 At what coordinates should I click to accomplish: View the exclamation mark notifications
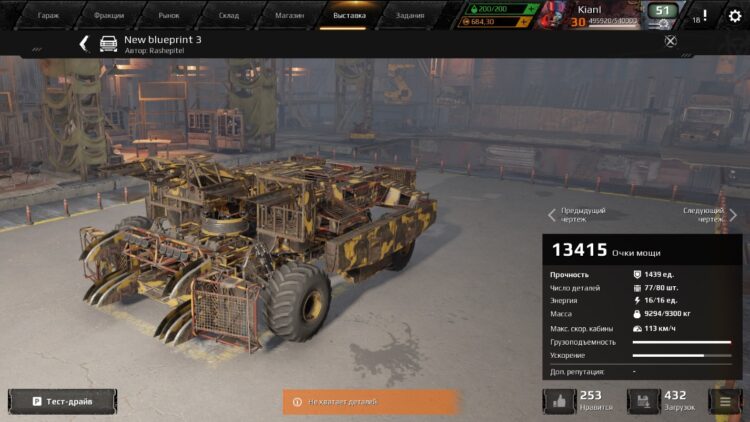point(704,15)
